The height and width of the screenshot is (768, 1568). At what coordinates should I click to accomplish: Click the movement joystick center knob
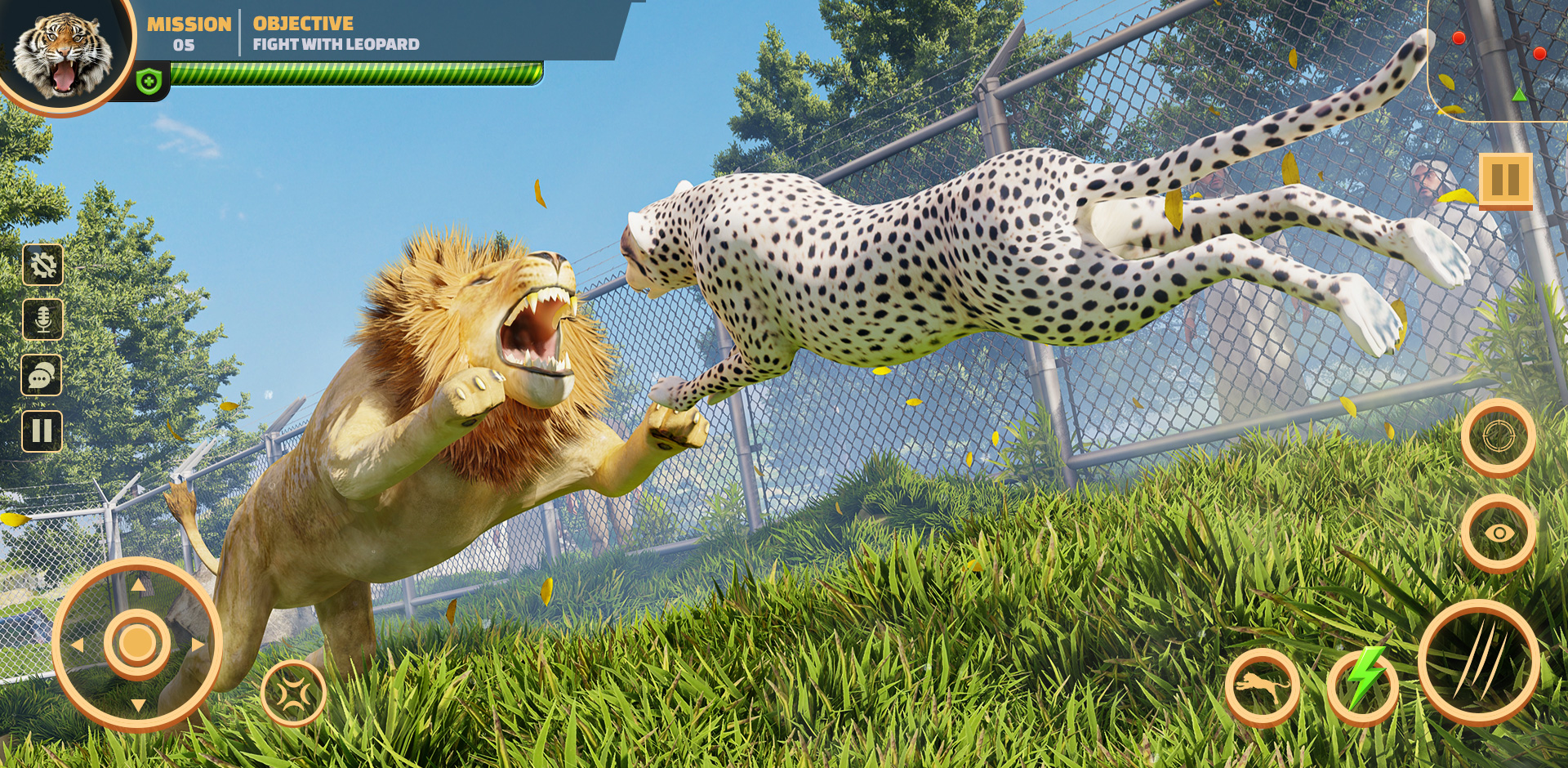pos(137,644)
